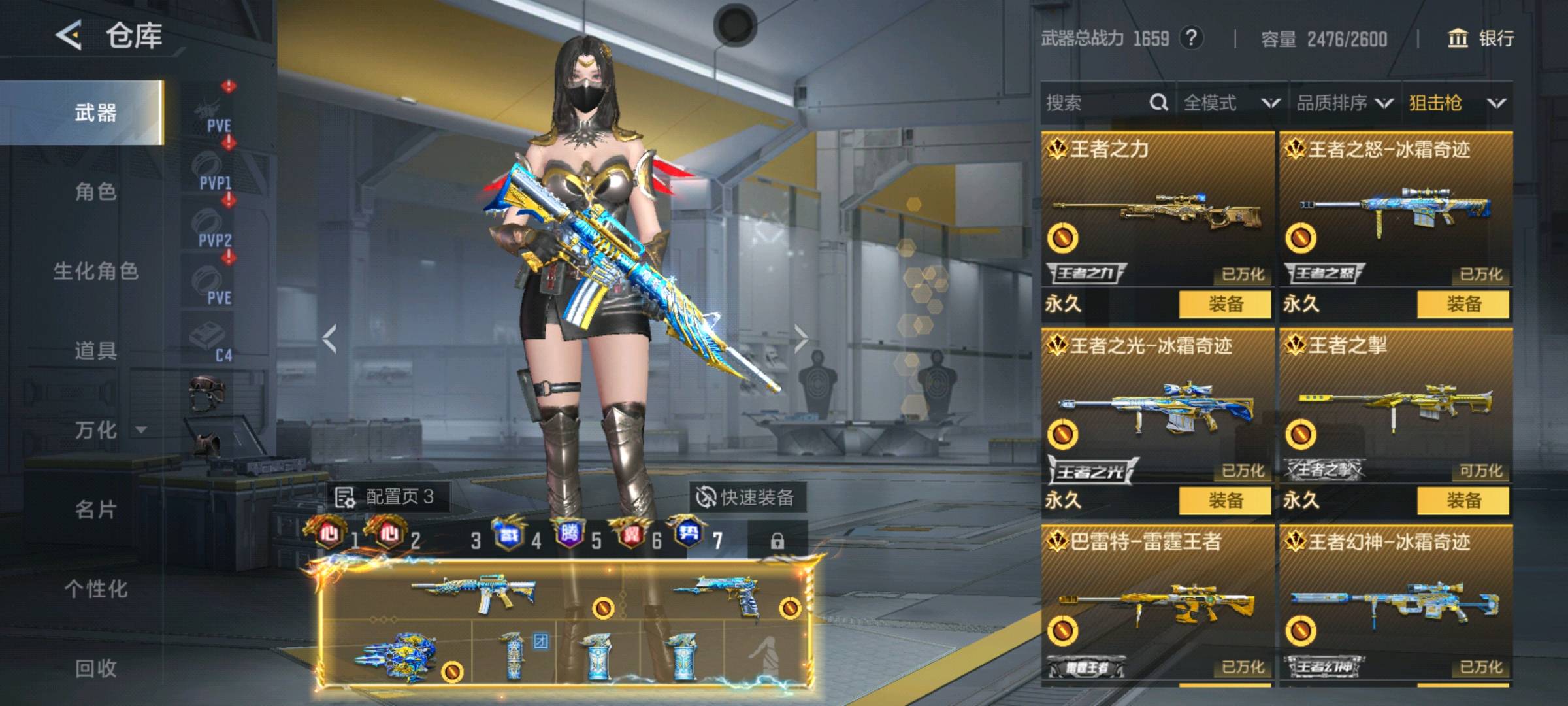Viewport: 1568px width, 706px height.
Task: Open the 个性化 personalization tab
Action: tap(95, 588)
